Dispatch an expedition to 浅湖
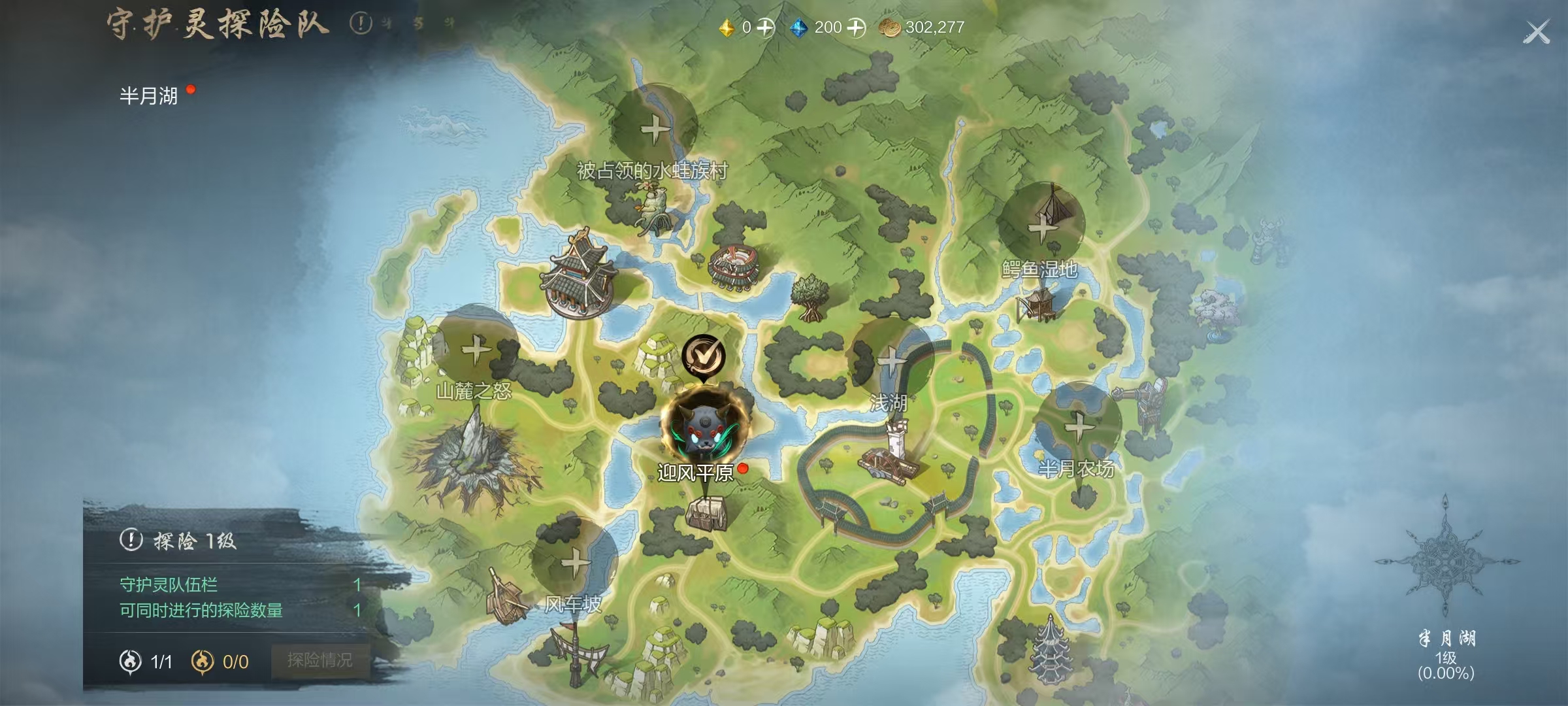 coord(891,360)
